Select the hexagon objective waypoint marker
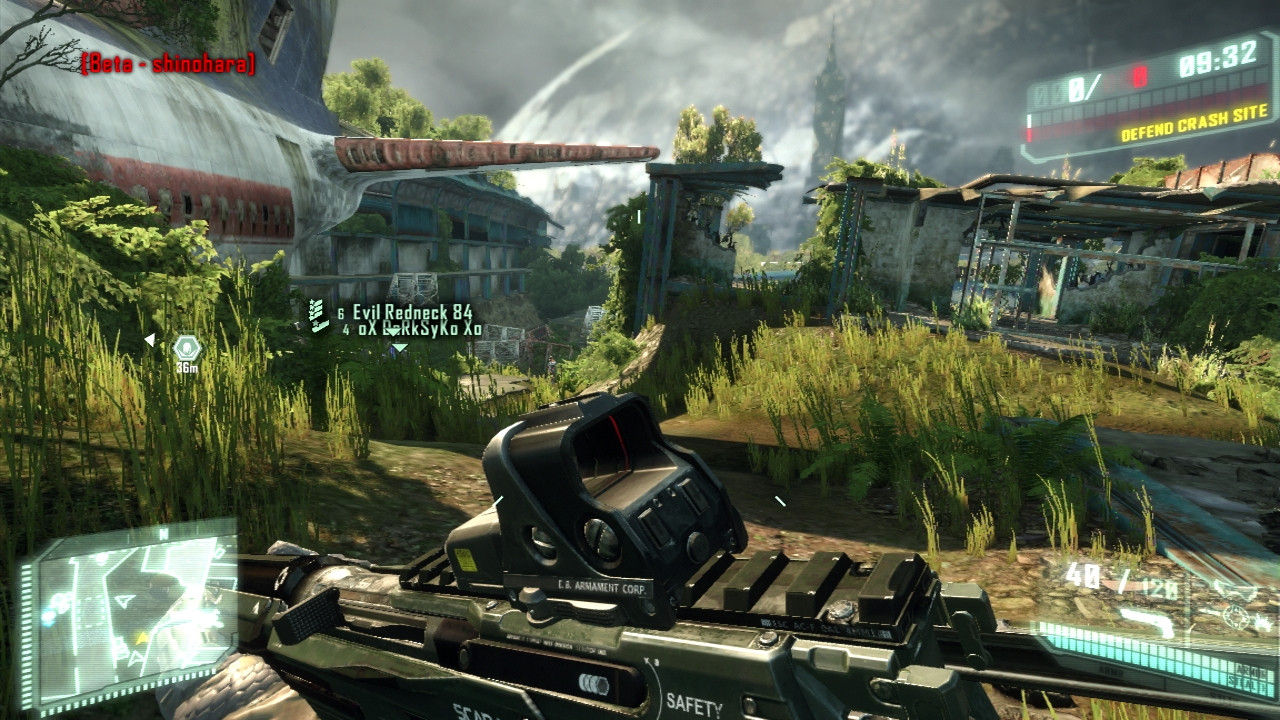The height and width of the screenshot is (720, 1280). [186, 347]
